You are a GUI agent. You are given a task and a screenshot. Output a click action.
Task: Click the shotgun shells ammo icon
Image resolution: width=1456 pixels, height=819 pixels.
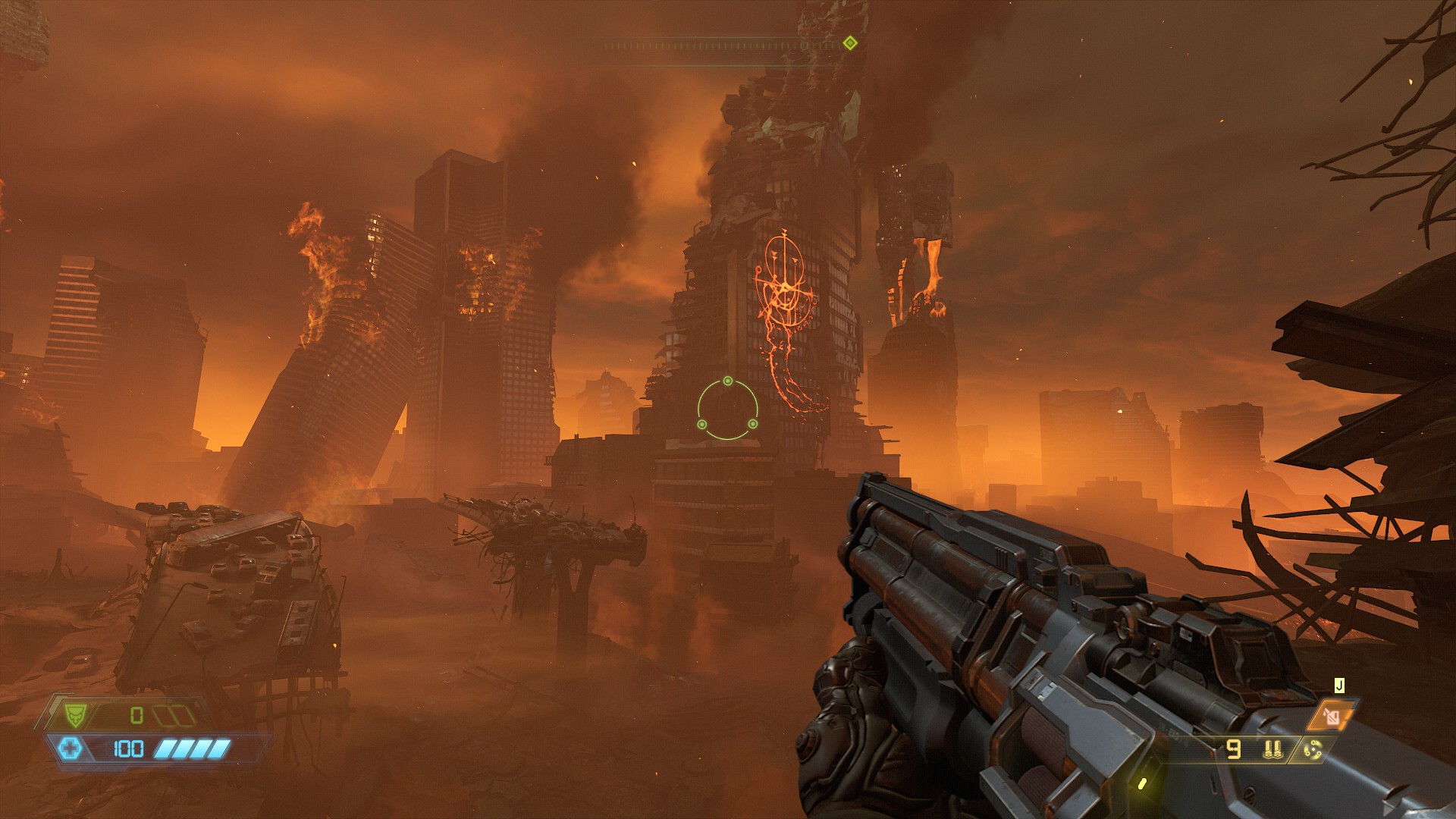tap(1272, 750)
